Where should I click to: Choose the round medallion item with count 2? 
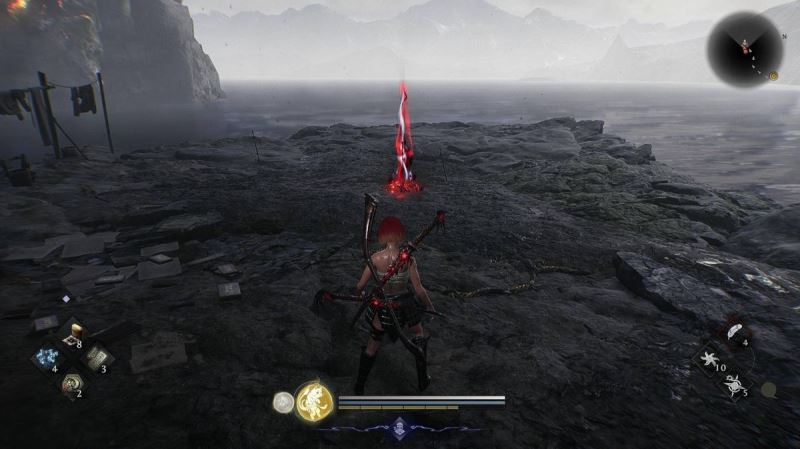click(71, 382)
